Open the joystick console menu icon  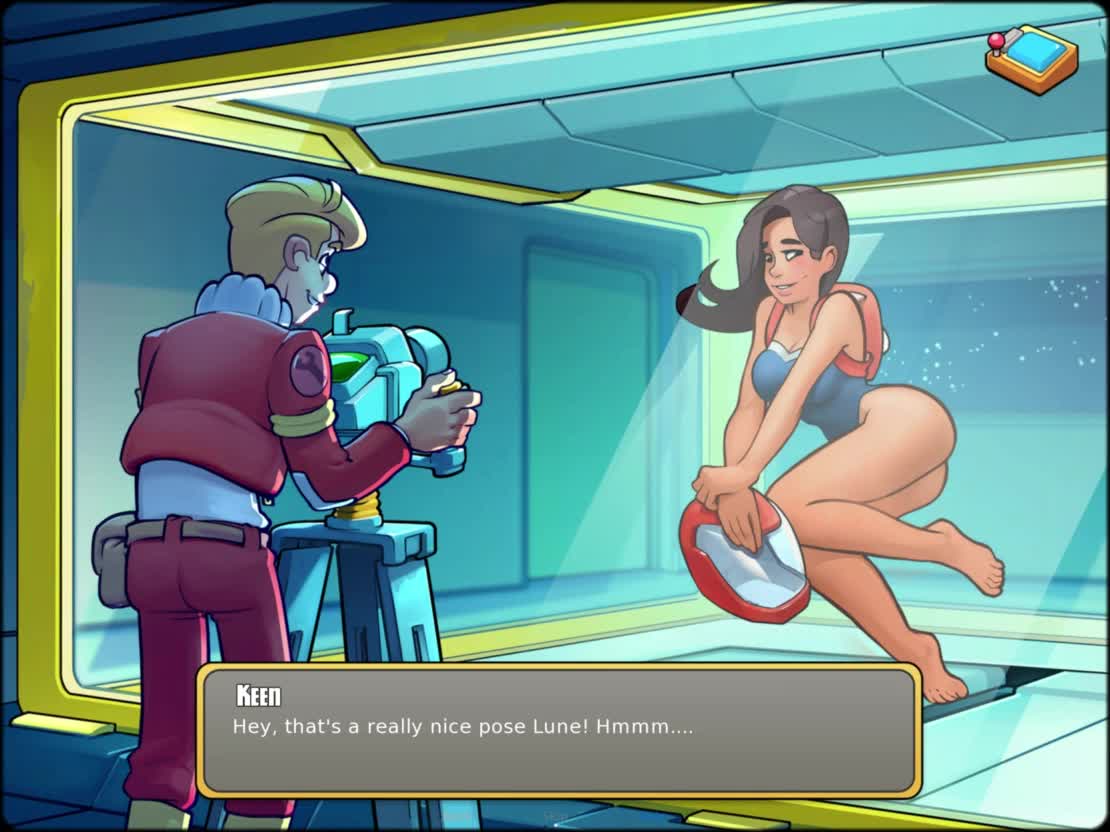pos(1031,58)
